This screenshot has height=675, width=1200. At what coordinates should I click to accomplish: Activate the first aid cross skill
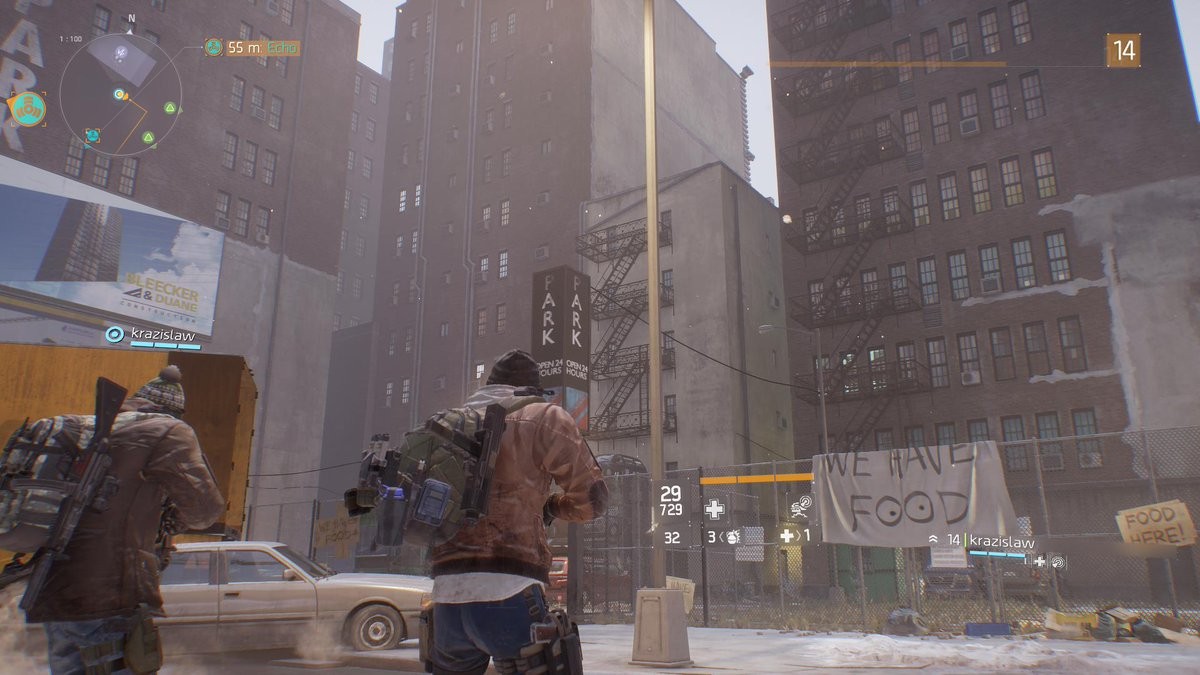(714, 509)
